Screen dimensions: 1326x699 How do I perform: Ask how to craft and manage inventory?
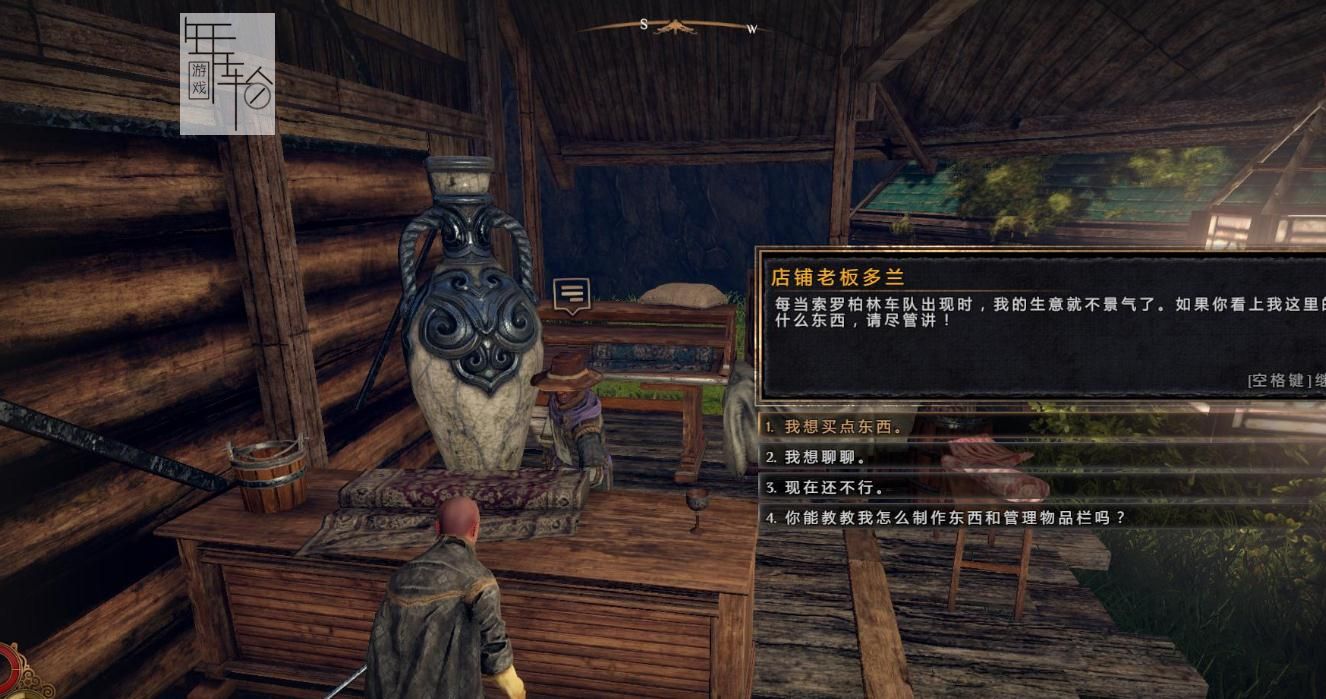[x=954, y=518]
